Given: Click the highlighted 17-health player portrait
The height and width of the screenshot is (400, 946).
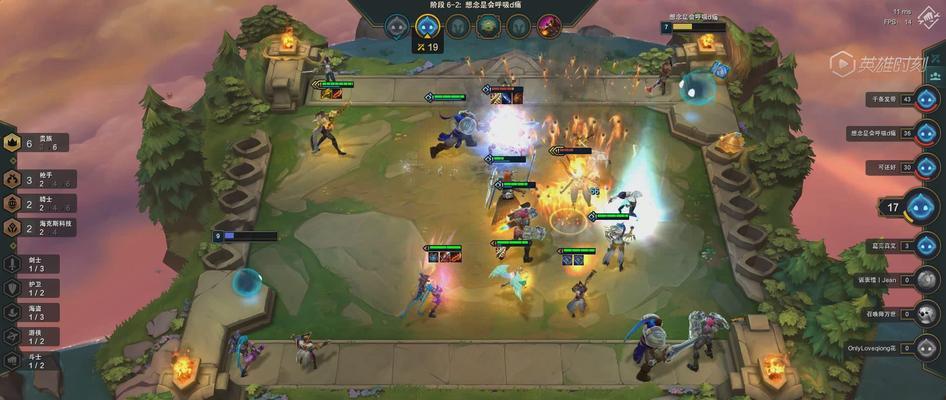Looking at the screenshot, I should [x=922, y=207].
